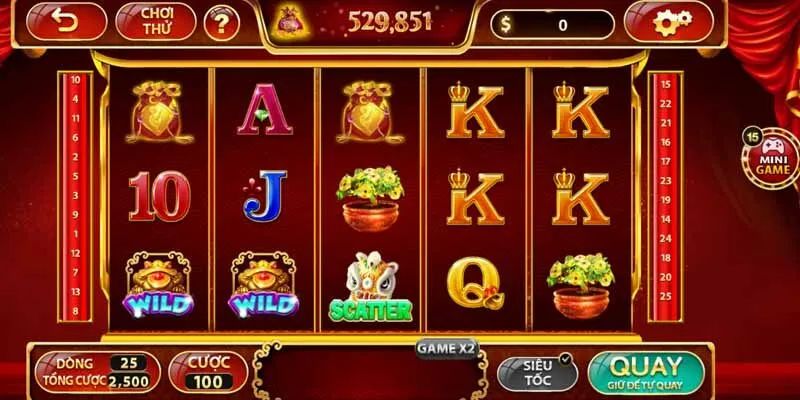
Task: Select the Game X2 label
Action: (447, 348)
